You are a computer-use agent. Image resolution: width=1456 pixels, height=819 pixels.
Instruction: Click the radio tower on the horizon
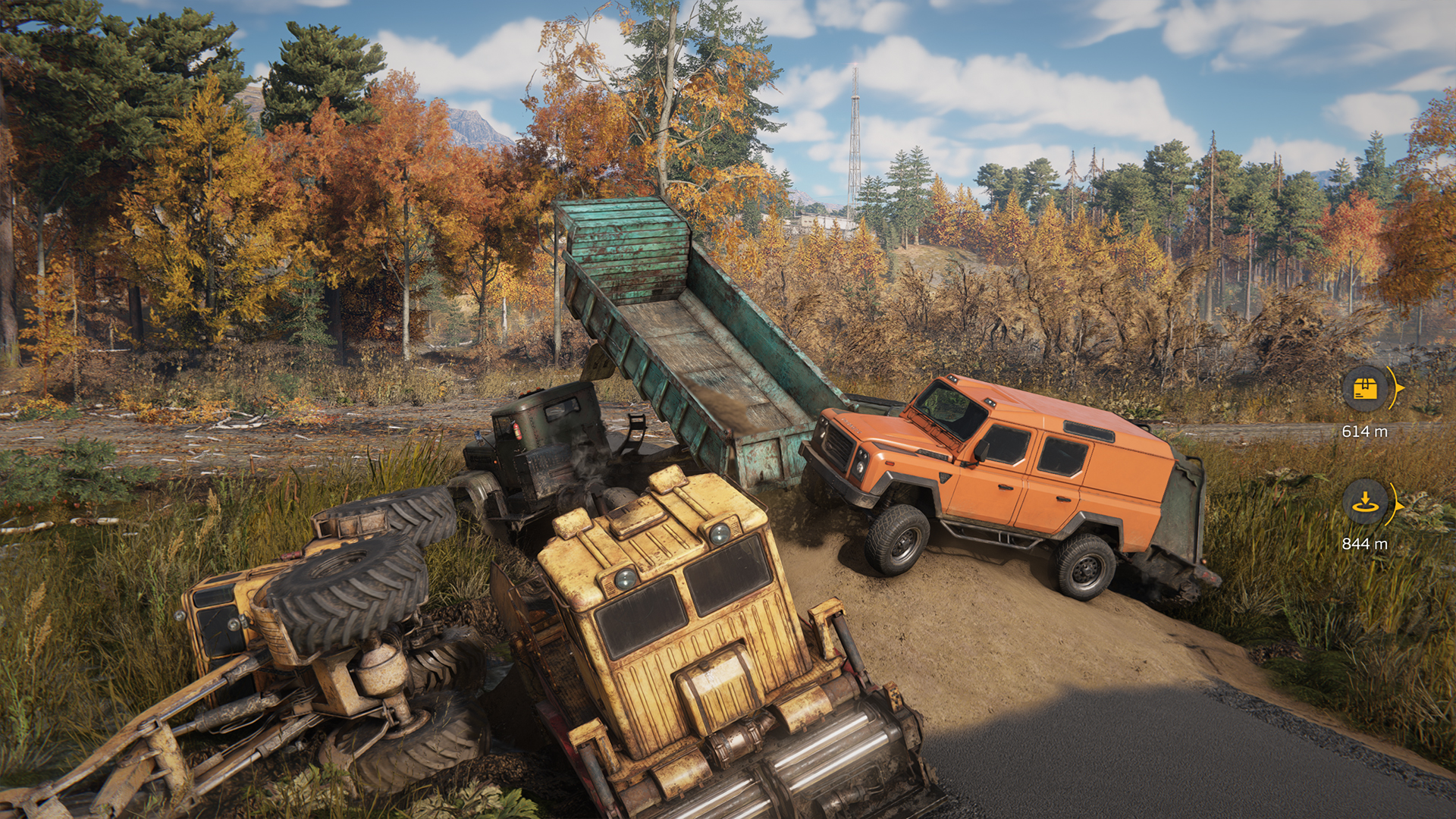point(852,129)
